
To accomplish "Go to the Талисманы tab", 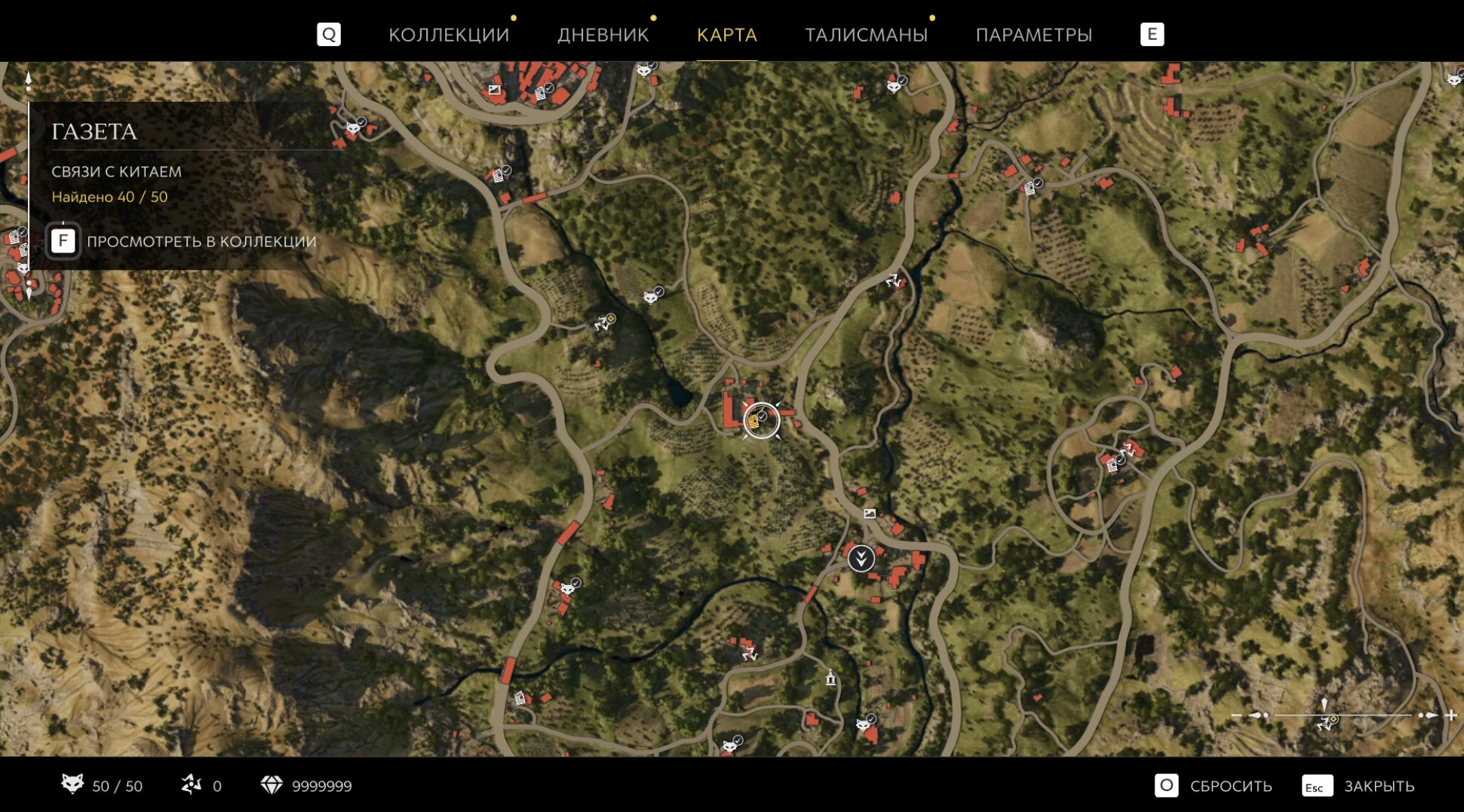I will click(x=866, y=35).
